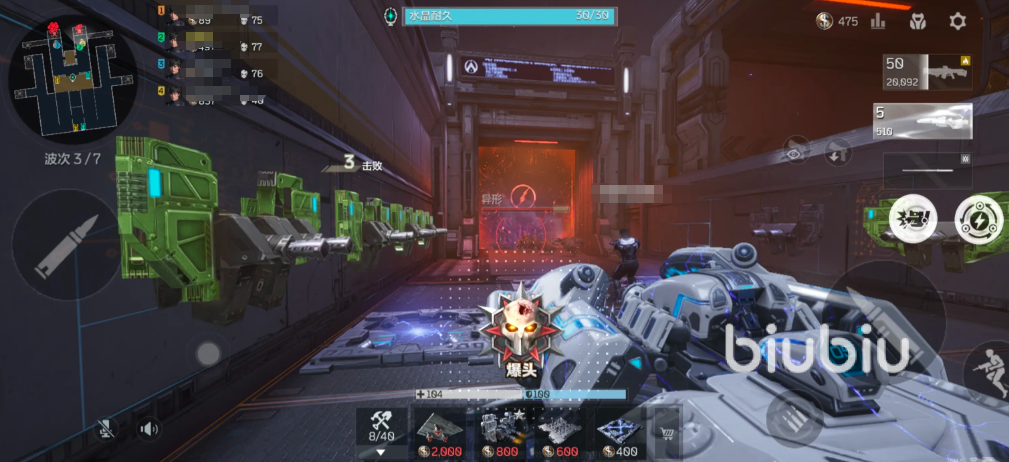Tap the weapon swap arrow button
1009x462 pixels.
click(837, 153)
